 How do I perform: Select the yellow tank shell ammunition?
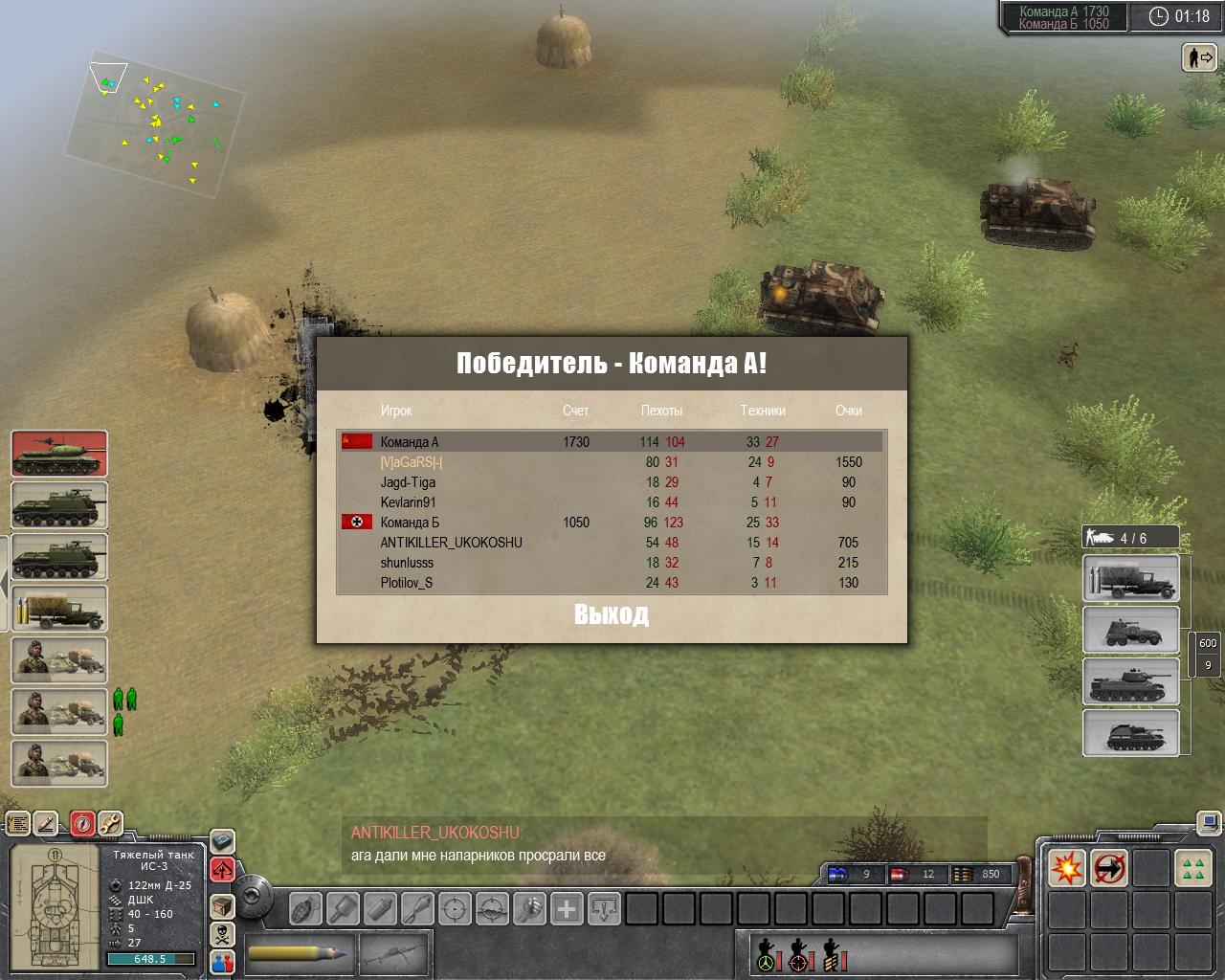[299, 953]
